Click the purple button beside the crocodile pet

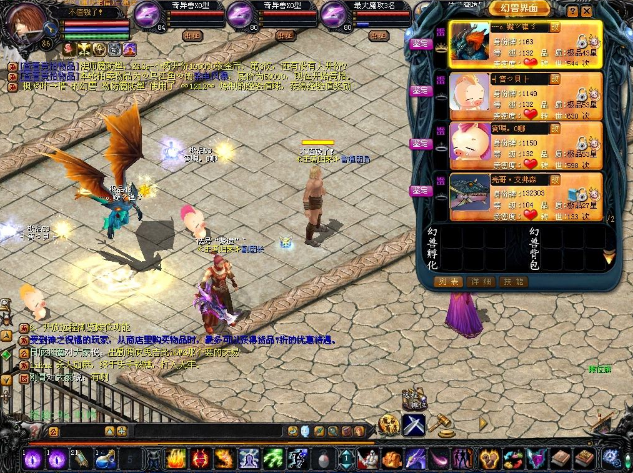pyautogui.click(x=419, y=195)
